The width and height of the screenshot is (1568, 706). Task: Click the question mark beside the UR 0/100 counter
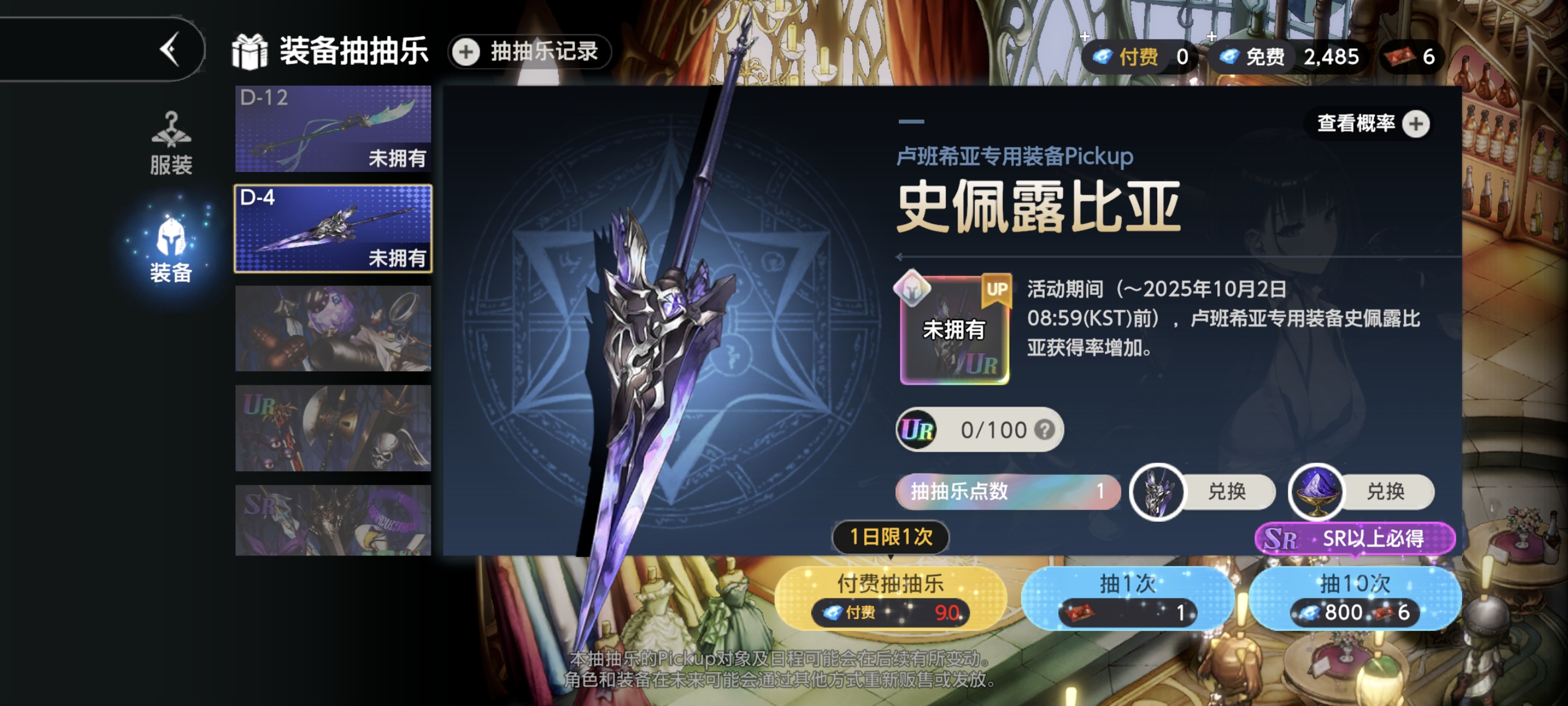1047,429
